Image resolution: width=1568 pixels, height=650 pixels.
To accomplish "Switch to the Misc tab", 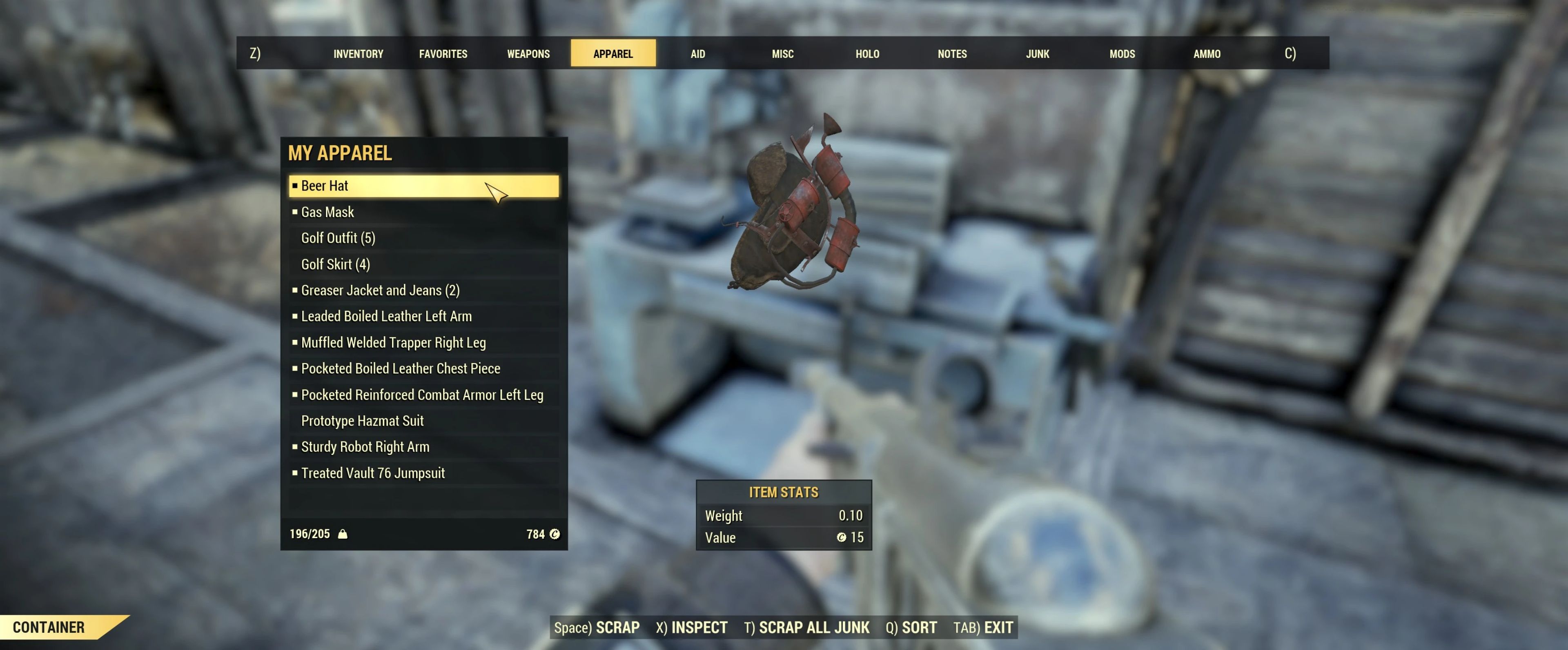I will point(782,53).
